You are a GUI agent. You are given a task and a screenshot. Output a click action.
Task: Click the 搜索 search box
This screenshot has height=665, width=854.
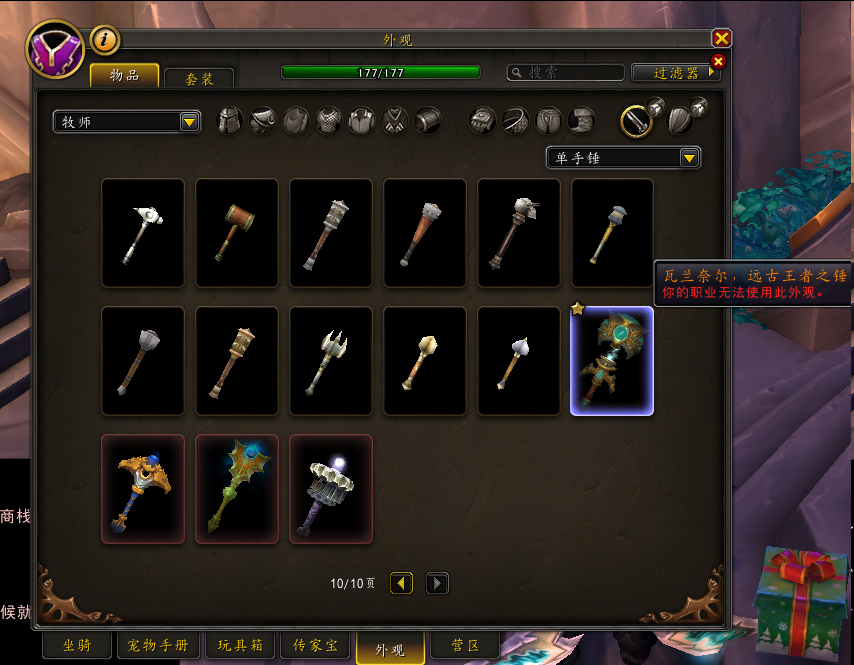click(x=565, y=72)
